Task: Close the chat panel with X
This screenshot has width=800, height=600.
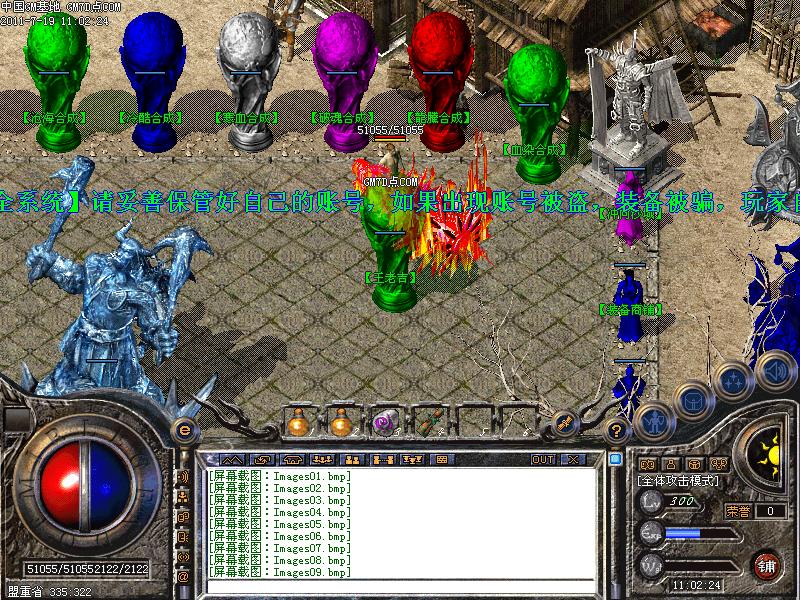Action: [572, 459]
